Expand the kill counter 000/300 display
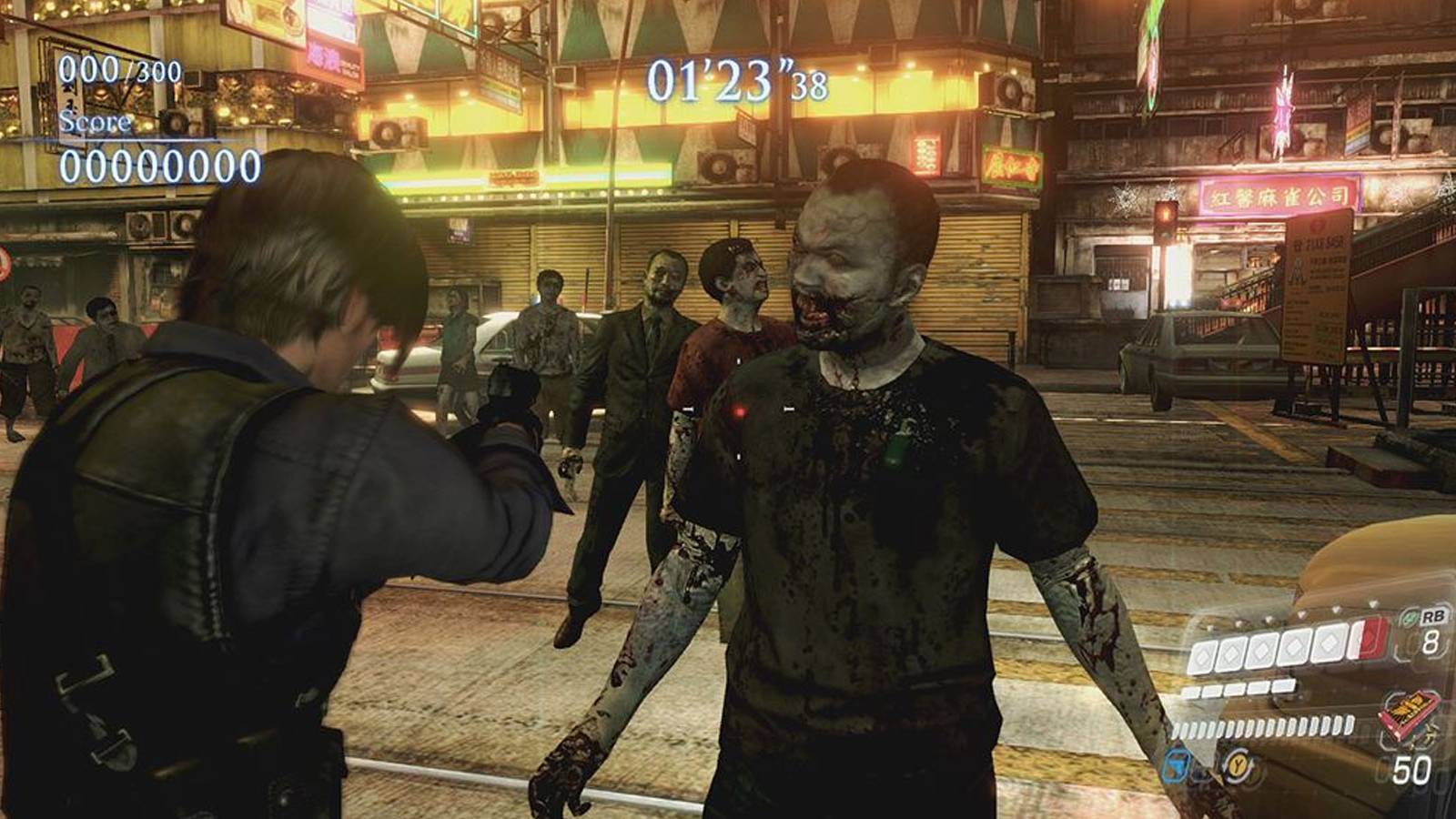This screenshot has width=1456, height=819. (x=120, y=66)
